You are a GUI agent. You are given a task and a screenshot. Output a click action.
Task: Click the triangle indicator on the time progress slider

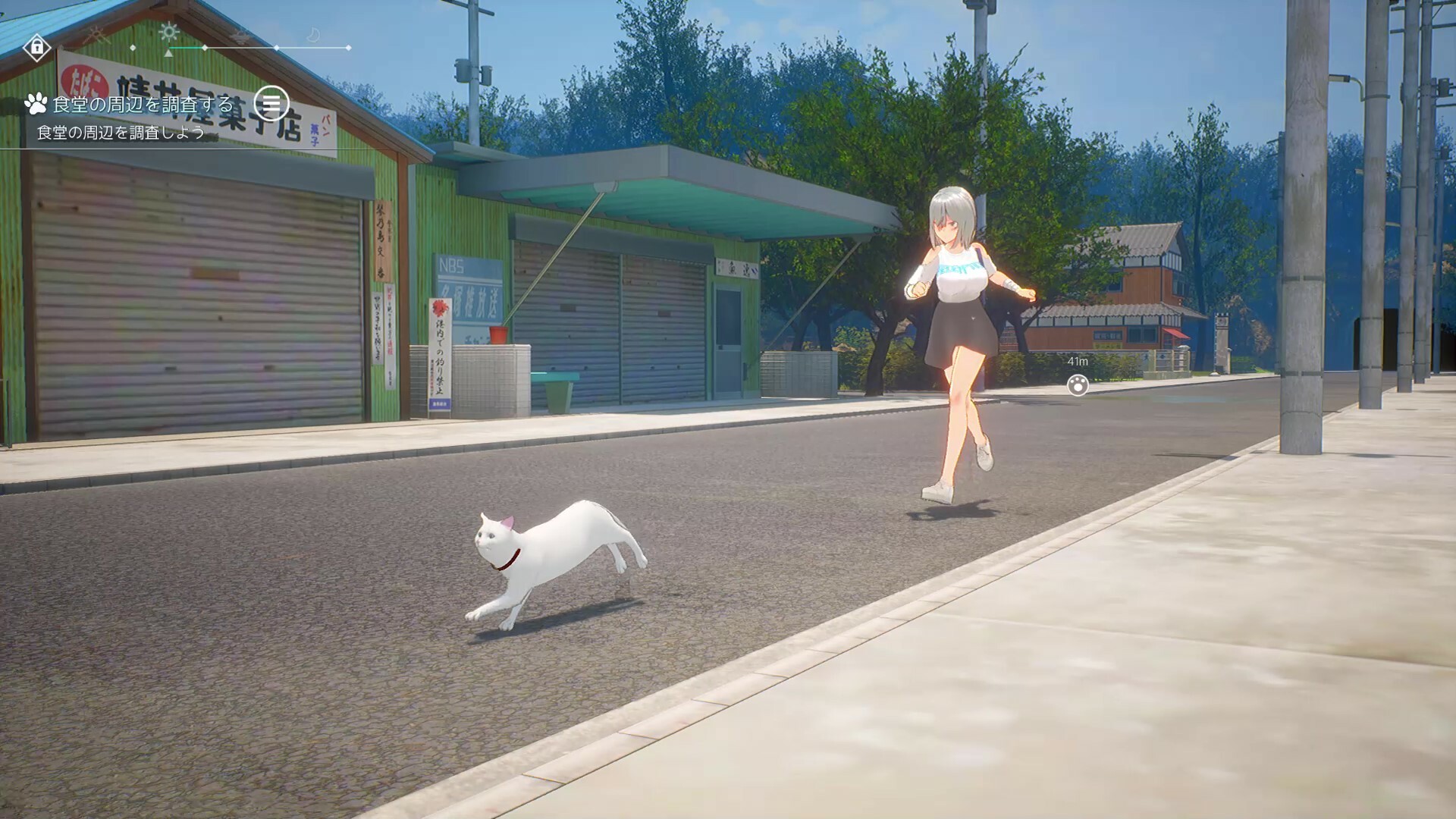pos(168,55)
